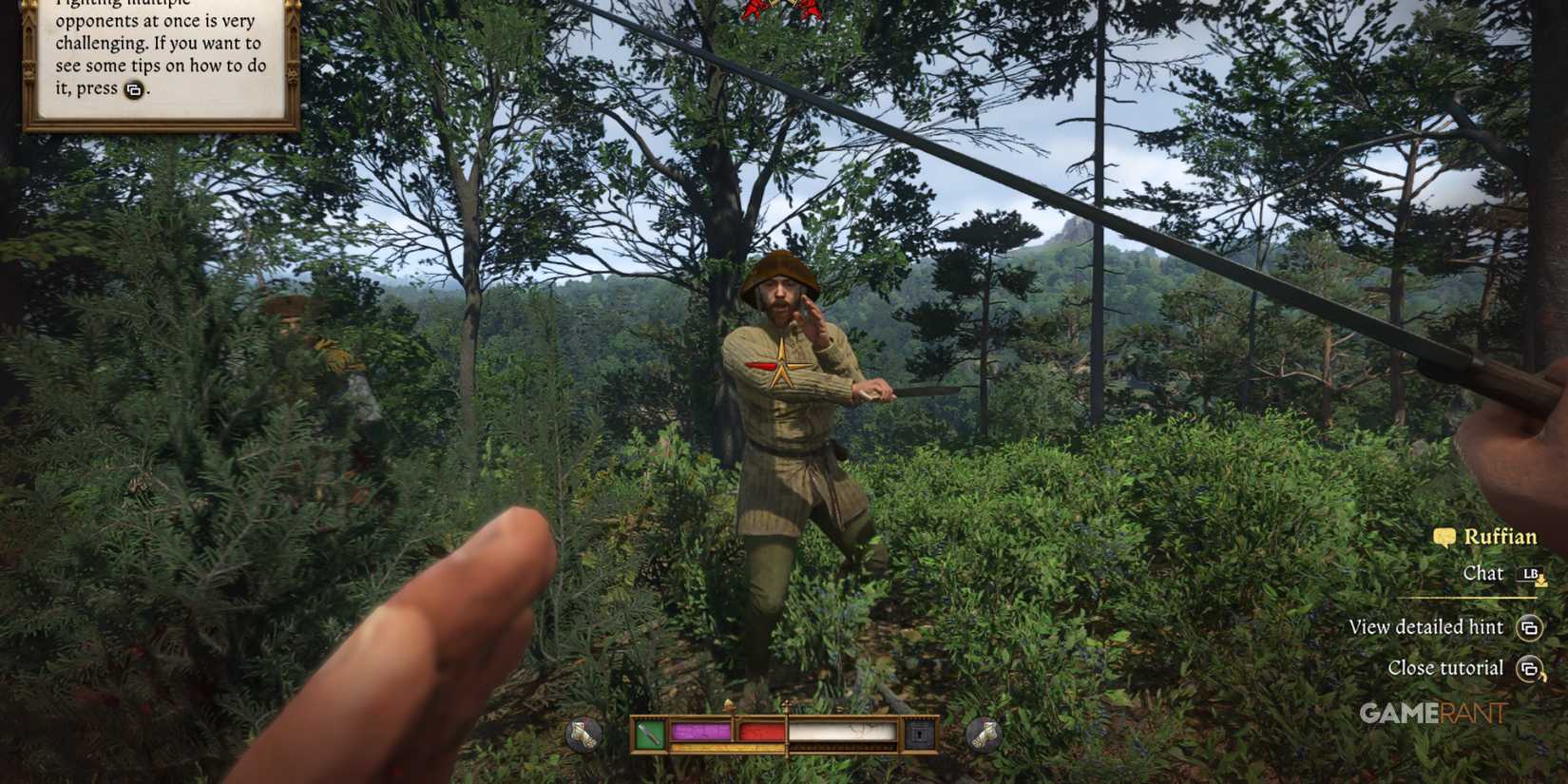1568x784 pixels.
Task: Click the red health bar
Action: pos(762,731)
